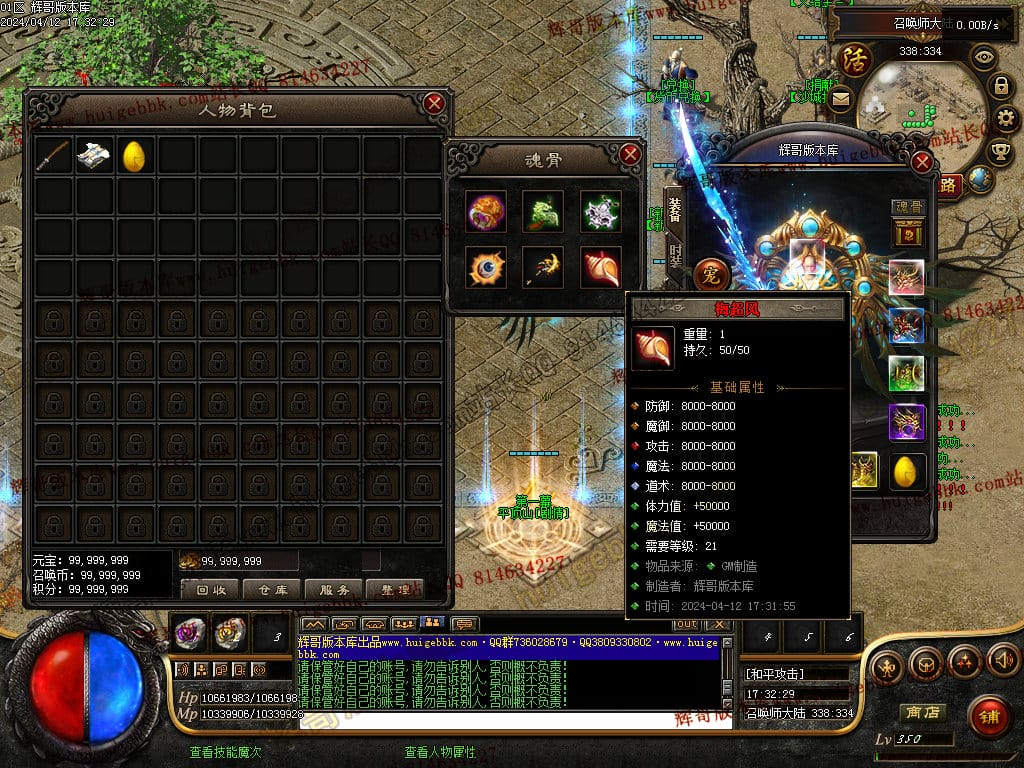Select the green dragon soul bone

[x=542, y=211]
